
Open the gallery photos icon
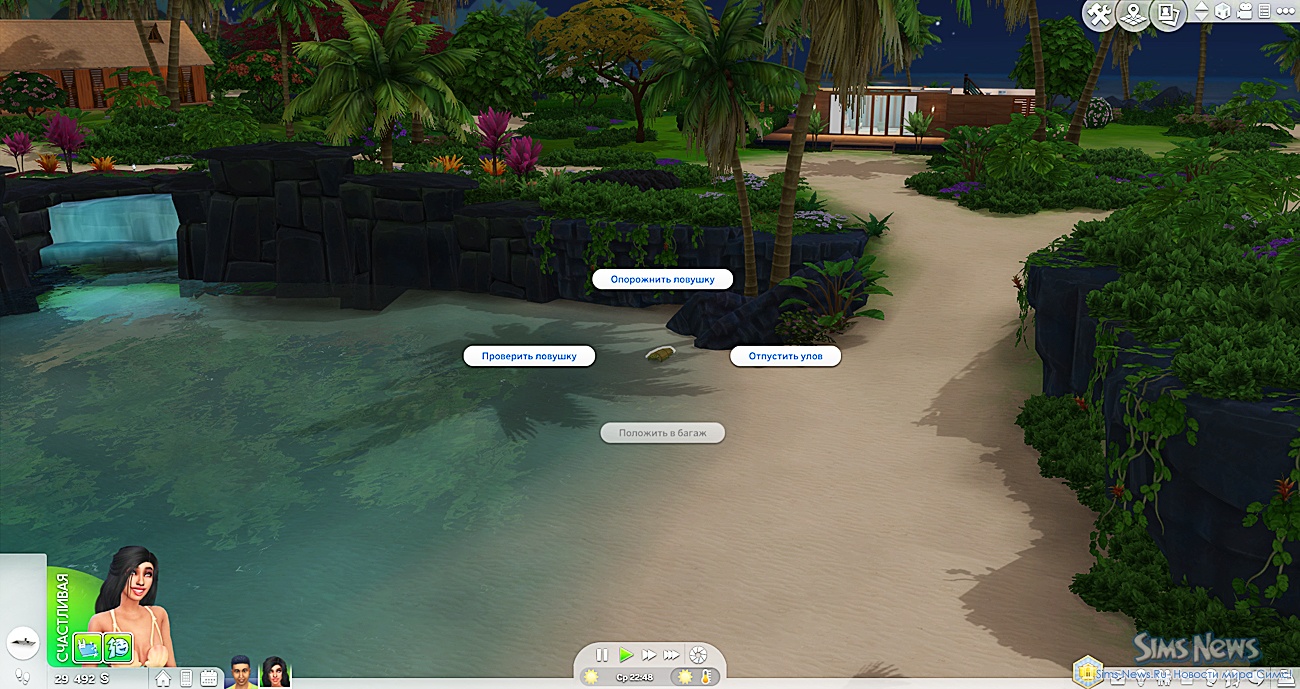point(1165,14)
